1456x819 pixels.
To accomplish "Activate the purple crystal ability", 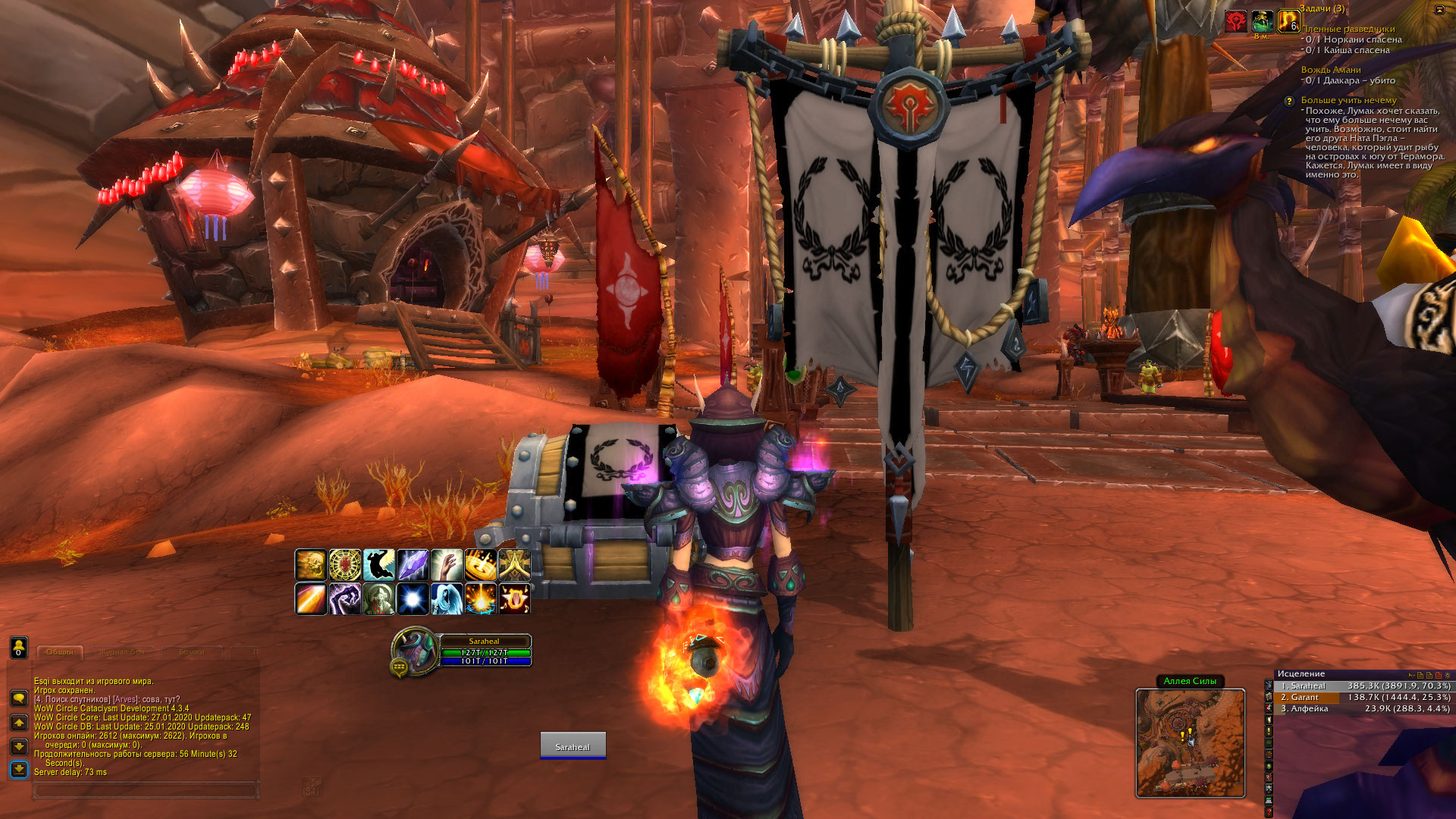I will (x=413, y=565).
